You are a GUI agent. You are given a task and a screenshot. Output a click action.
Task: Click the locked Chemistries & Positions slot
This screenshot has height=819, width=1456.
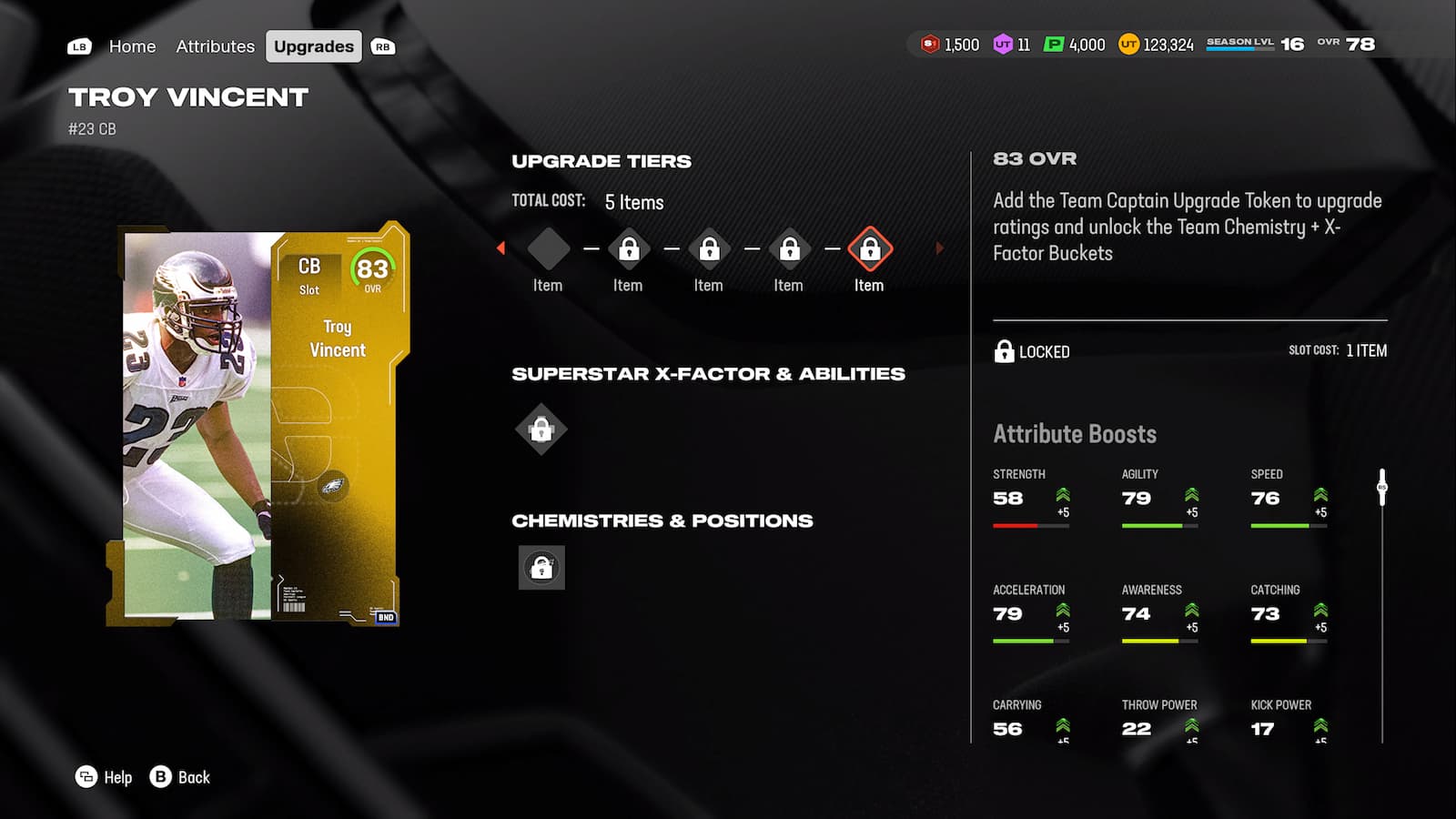point(541,566)
